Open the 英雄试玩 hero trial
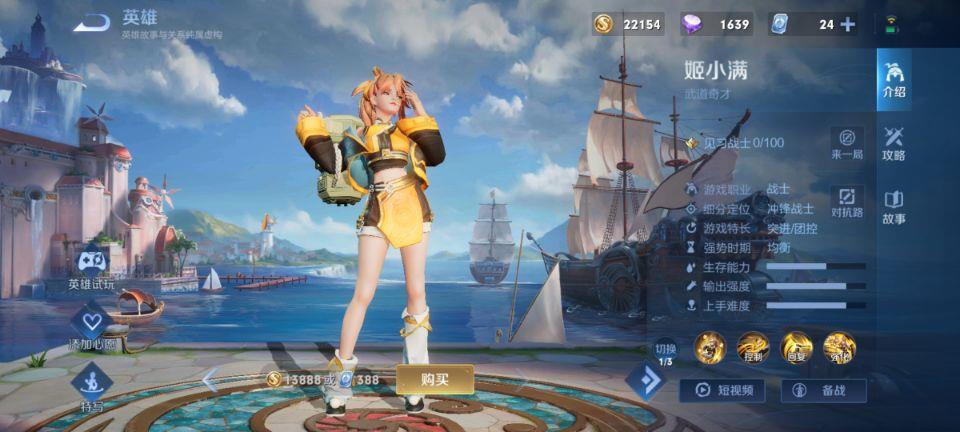 [93, 267]
